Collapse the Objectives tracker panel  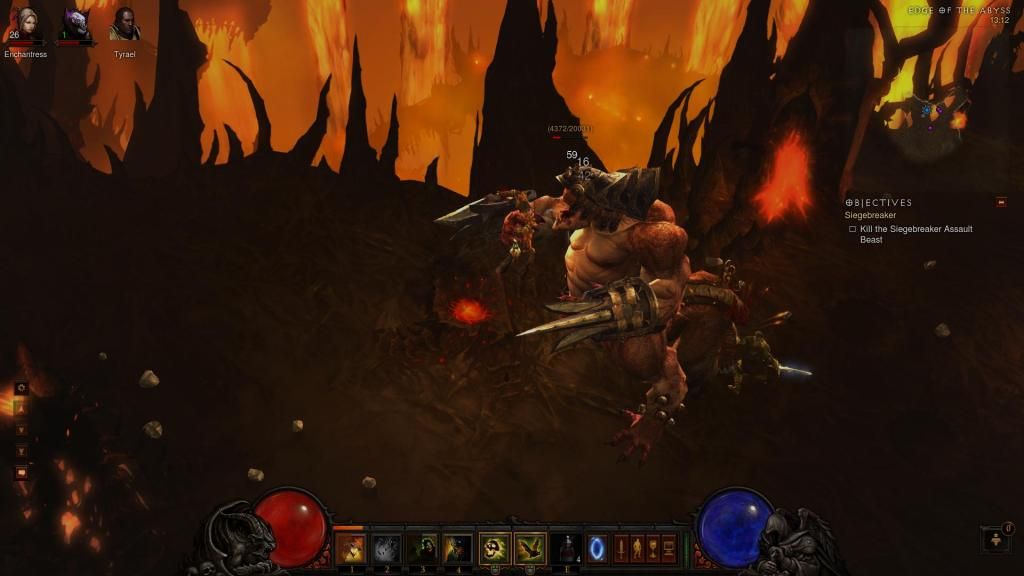[1001, 202]
